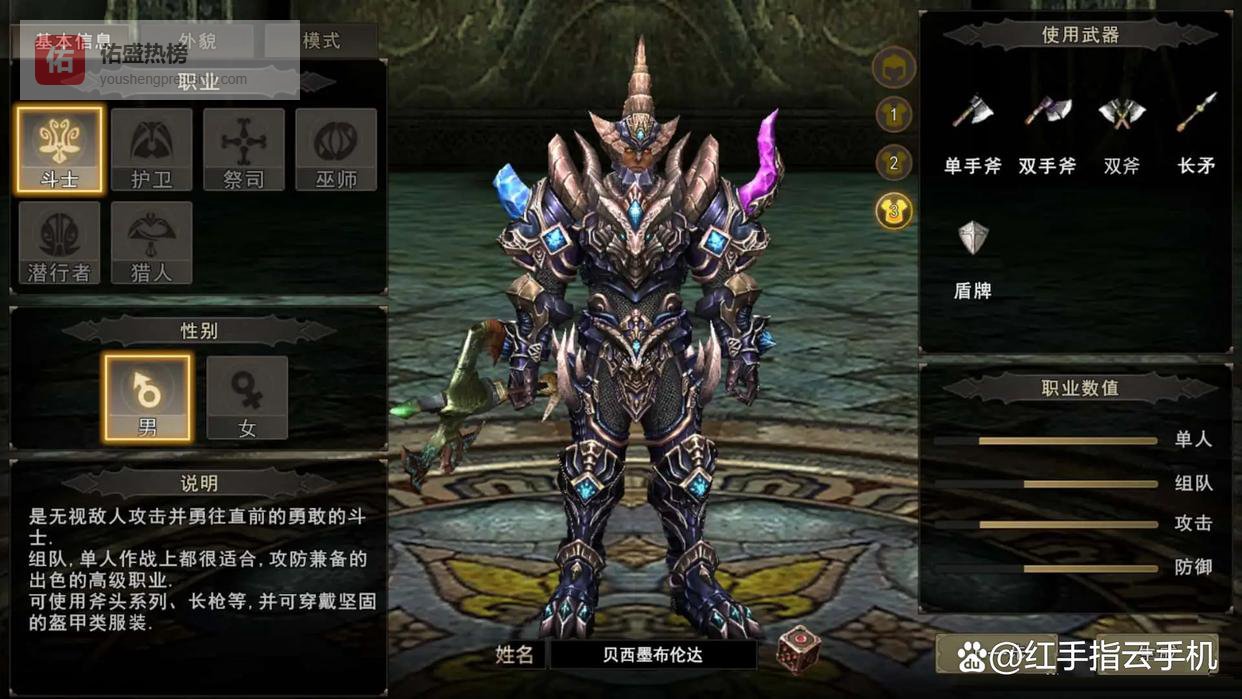Roll the dice for a random name
The width and height of the screenshot is (1242, 699).
point(799,649)
